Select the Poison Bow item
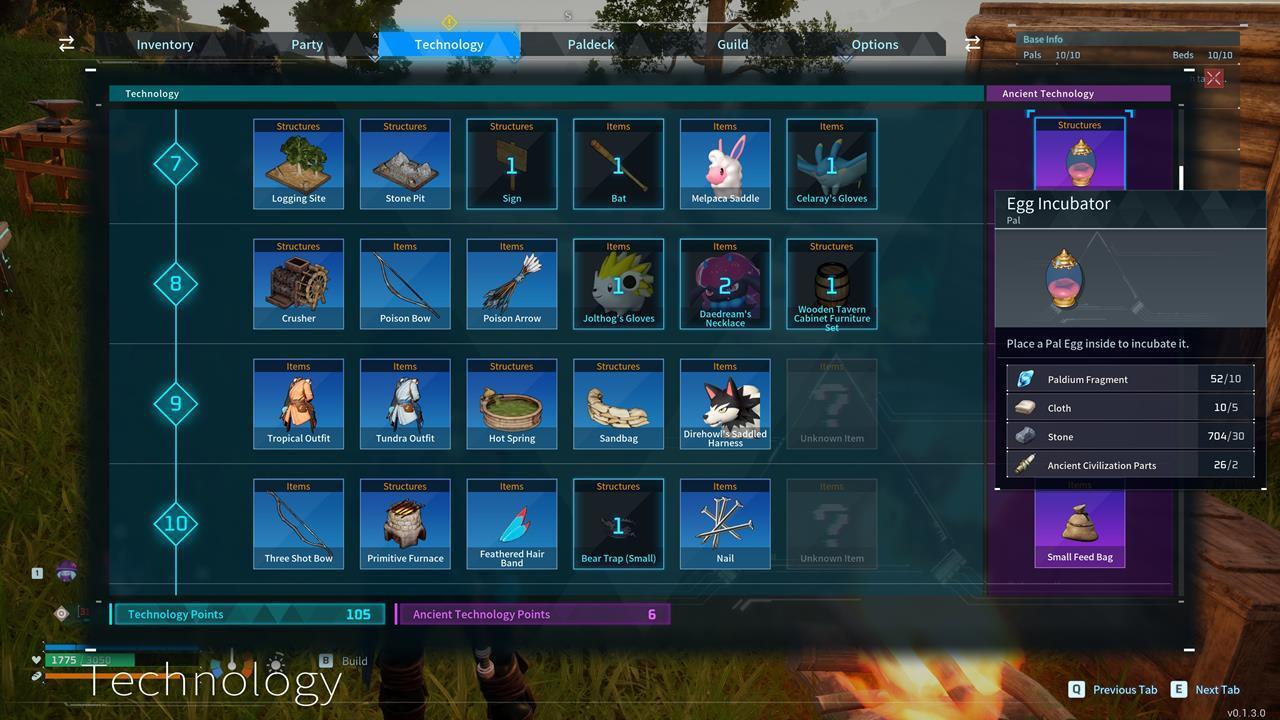Viewport: 1280px width, 720px height. tap(404, 283)
